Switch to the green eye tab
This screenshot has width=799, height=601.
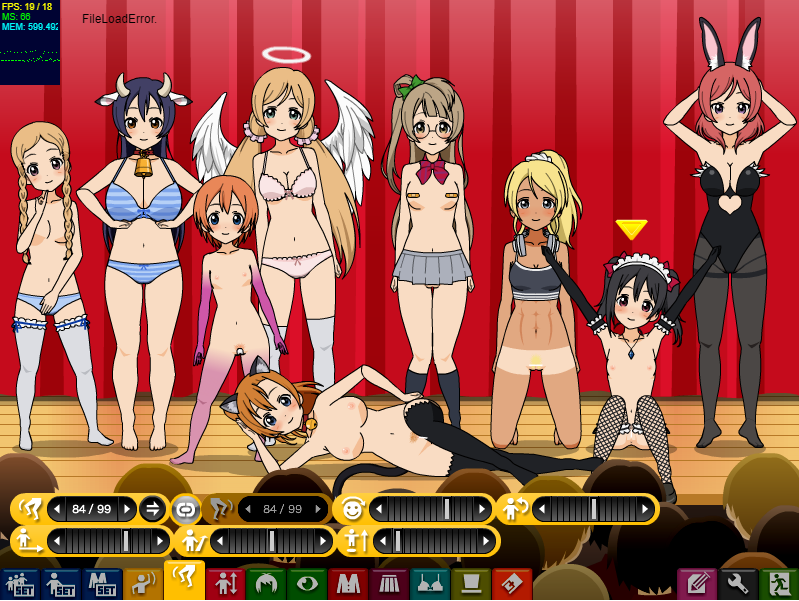pos(307,584)
